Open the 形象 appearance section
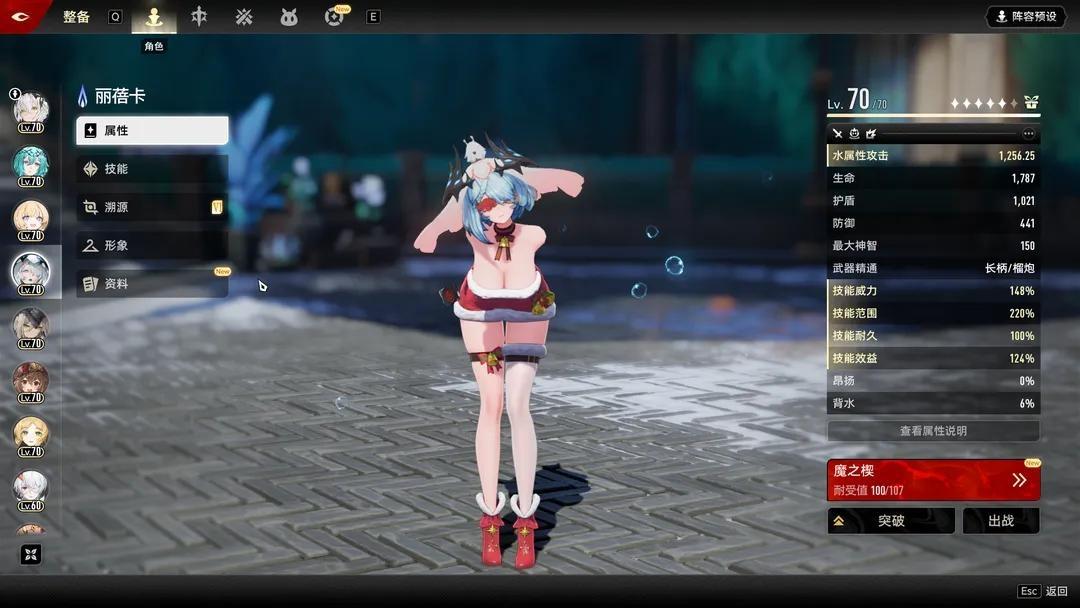The image size is (1080, 608). [x=152, y=245]
